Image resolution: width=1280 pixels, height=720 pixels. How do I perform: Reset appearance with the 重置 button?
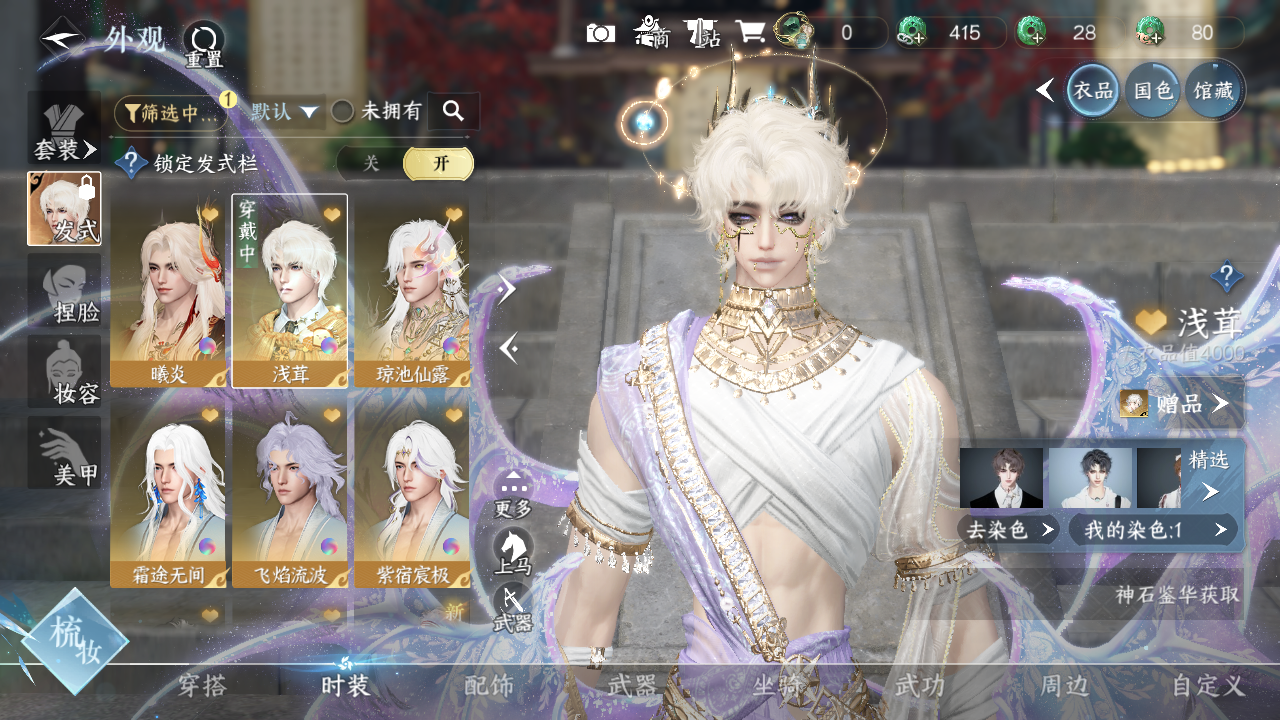click(x=204, y=45)
